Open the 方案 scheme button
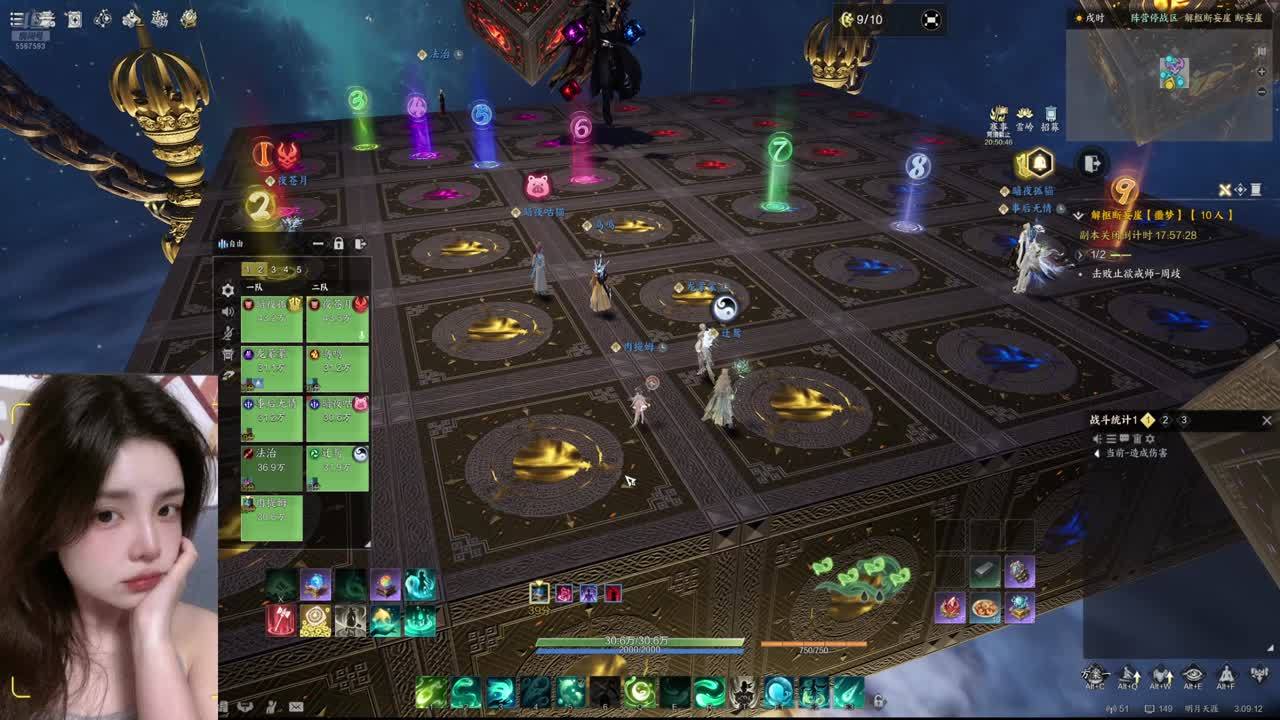1280x720 pixels. [x=1096, y=677]
